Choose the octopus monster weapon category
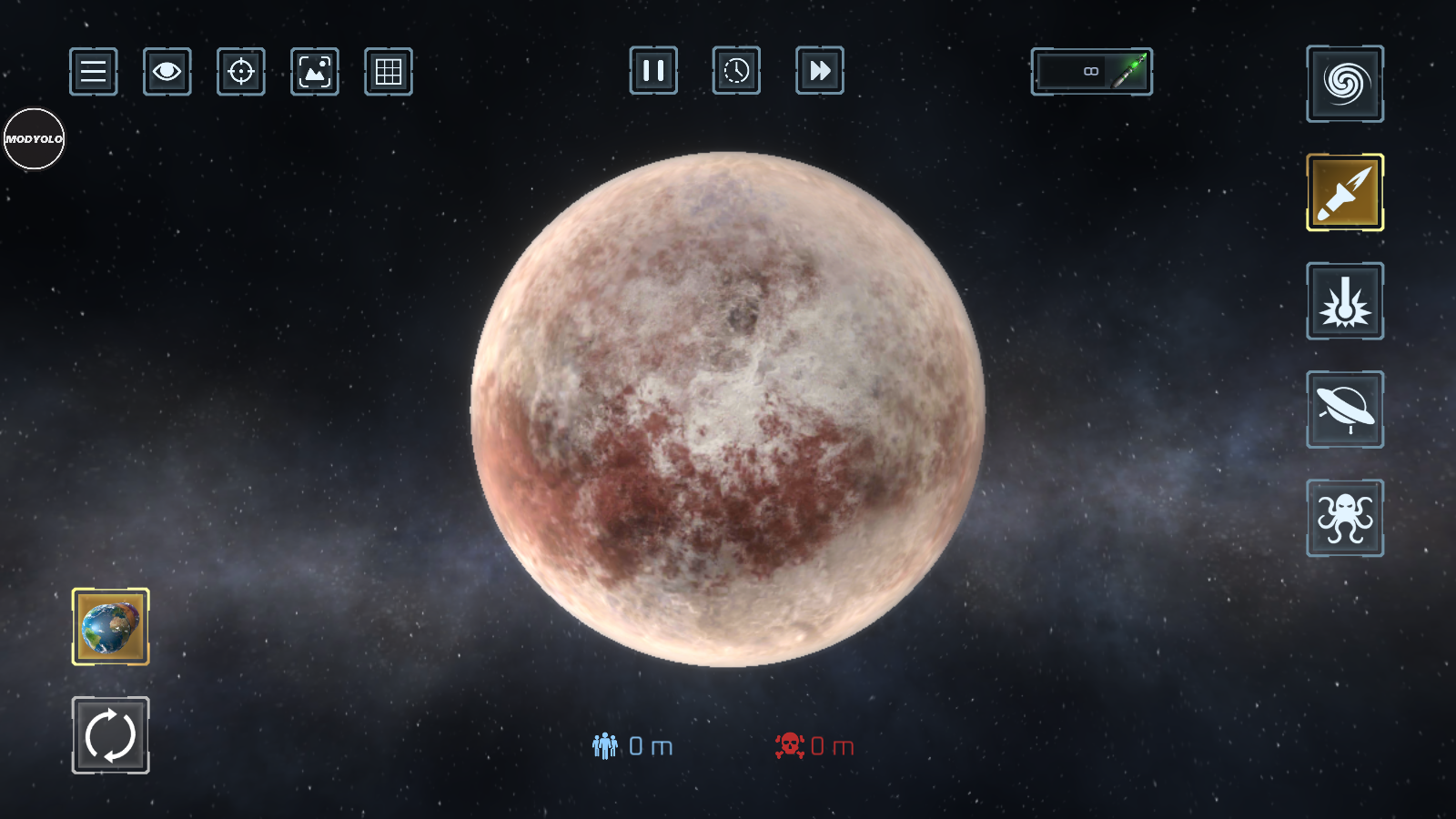Screen dimensions: 1456x819 [x=1345, y=518]
